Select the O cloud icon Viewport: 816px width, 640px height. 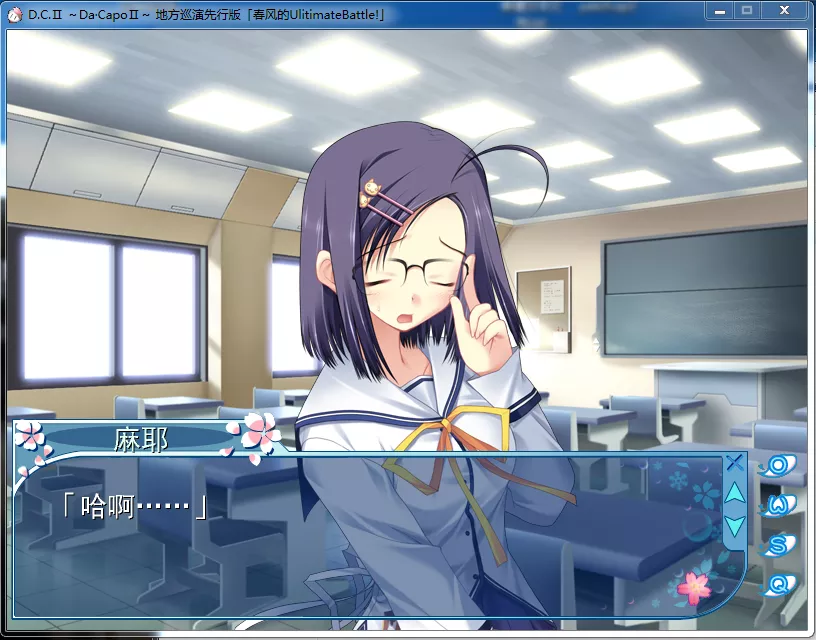777,466
